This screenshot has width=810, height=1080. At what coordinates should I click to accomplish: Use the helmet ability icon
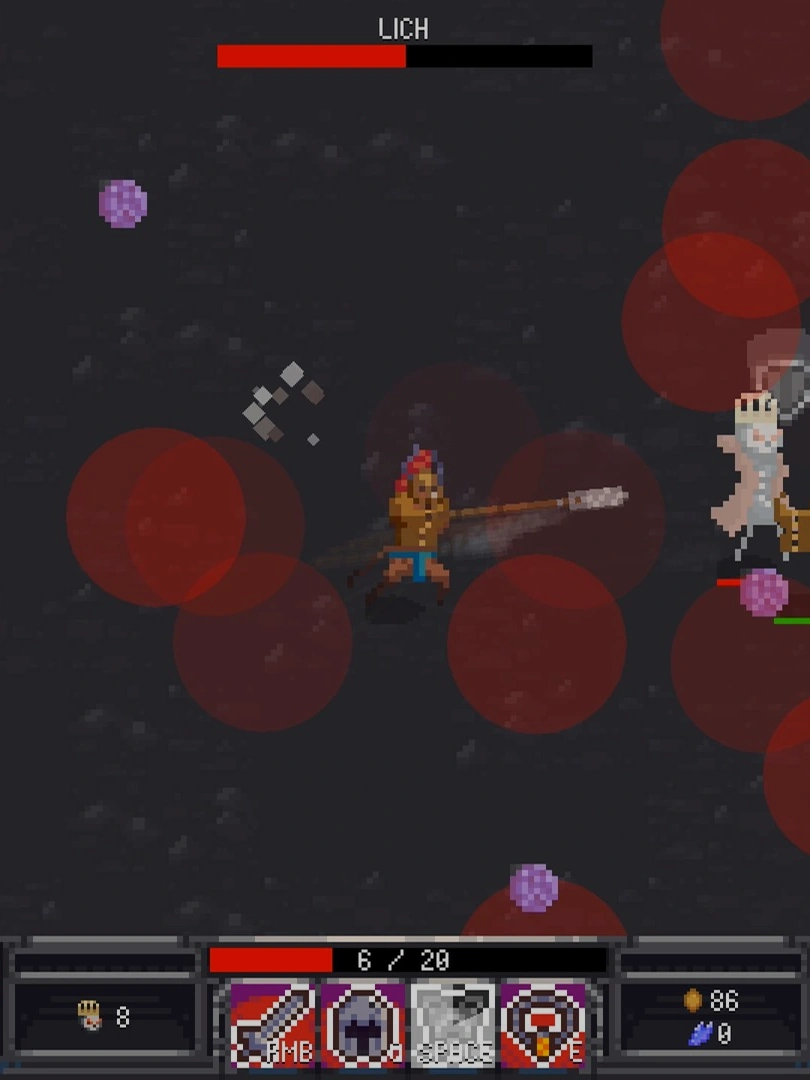362,1024
